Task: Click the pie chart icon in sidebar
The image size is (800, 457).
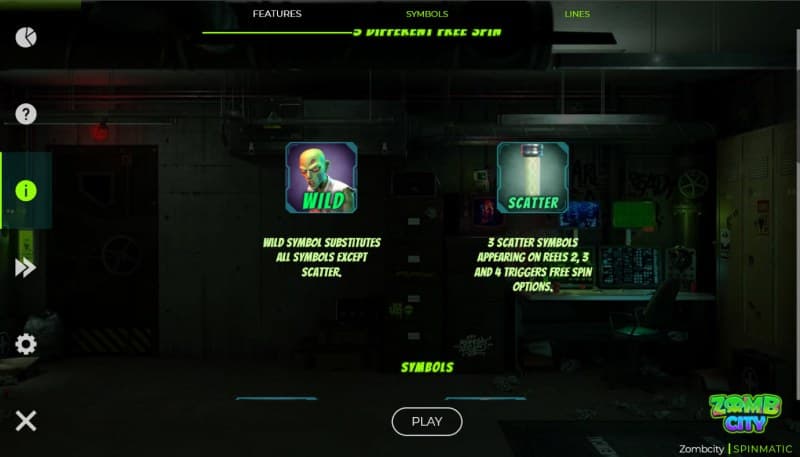Action: click(26, 38)
